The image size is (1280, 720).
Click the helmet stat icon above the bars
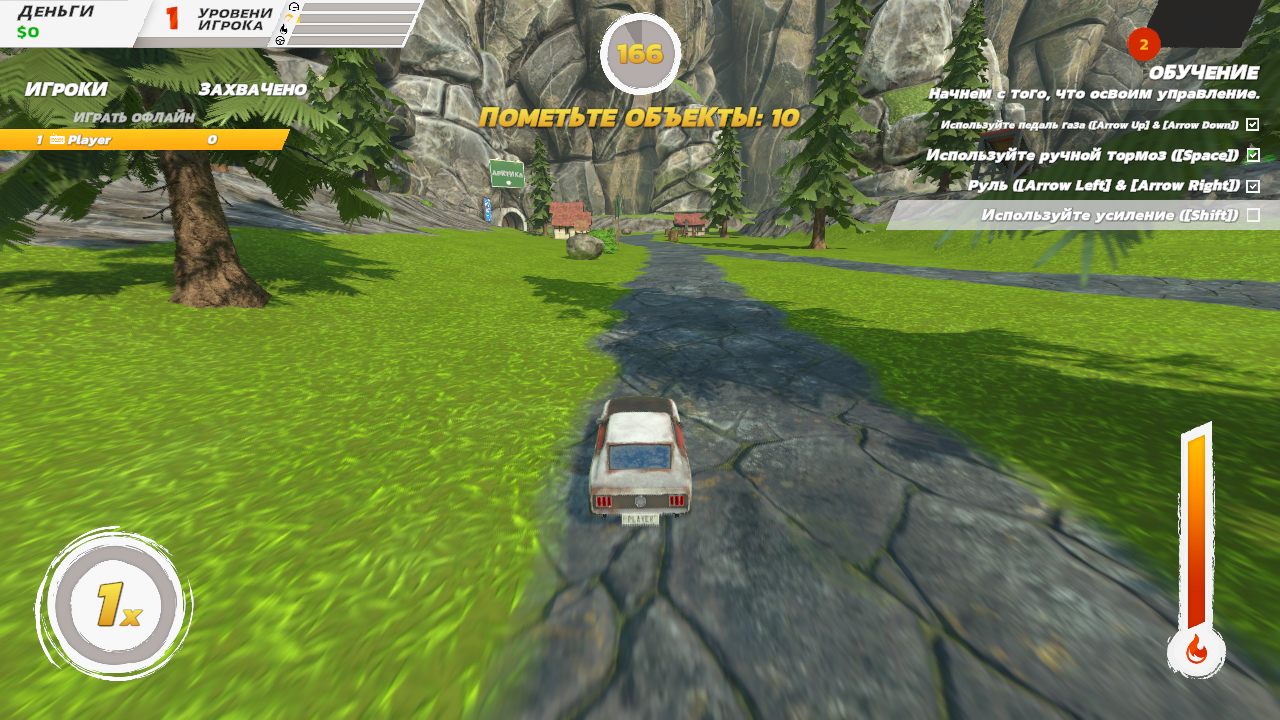(x=294, y=7)
